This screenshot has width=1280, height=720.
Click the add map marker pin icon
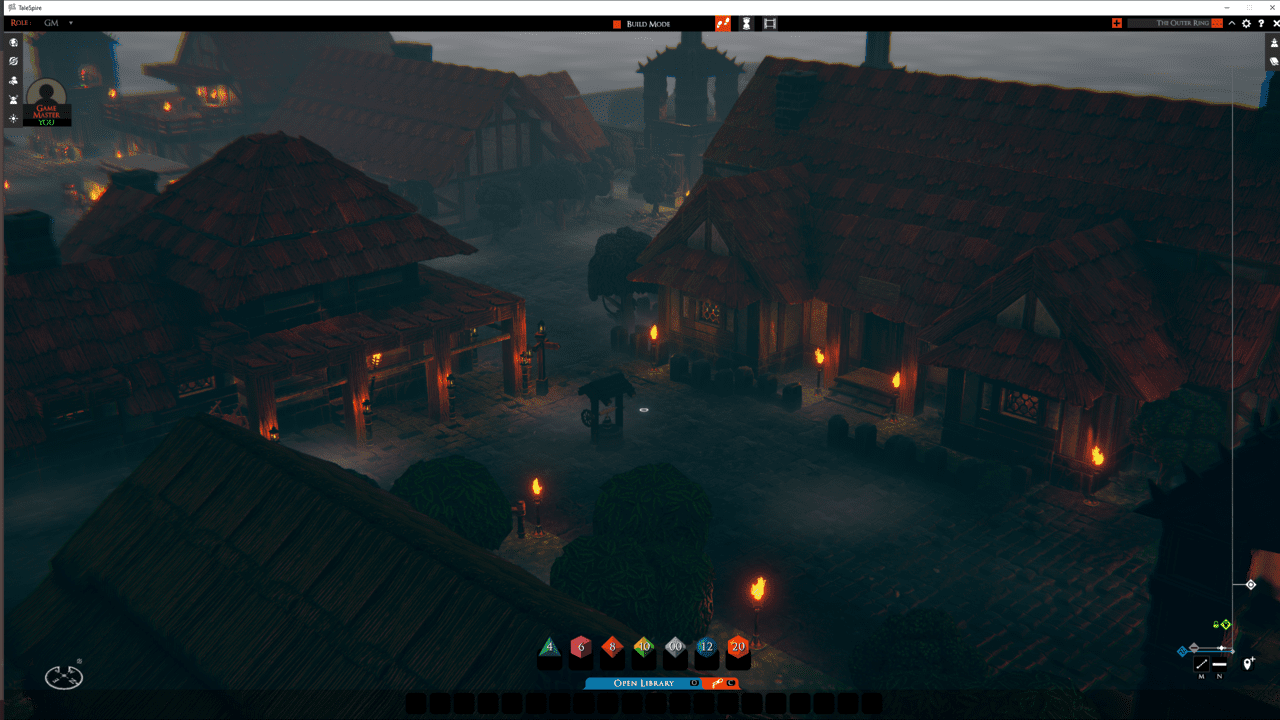click(1247, 663)
